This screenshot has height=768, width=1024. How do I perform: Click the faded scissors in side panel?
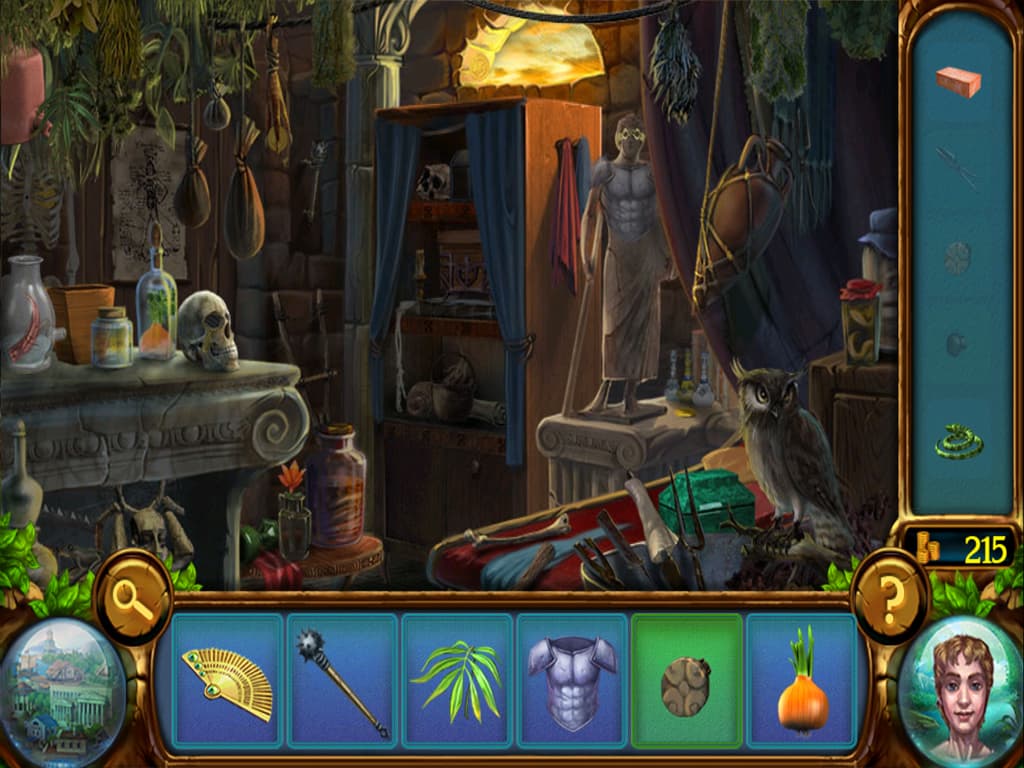(958, 167)
